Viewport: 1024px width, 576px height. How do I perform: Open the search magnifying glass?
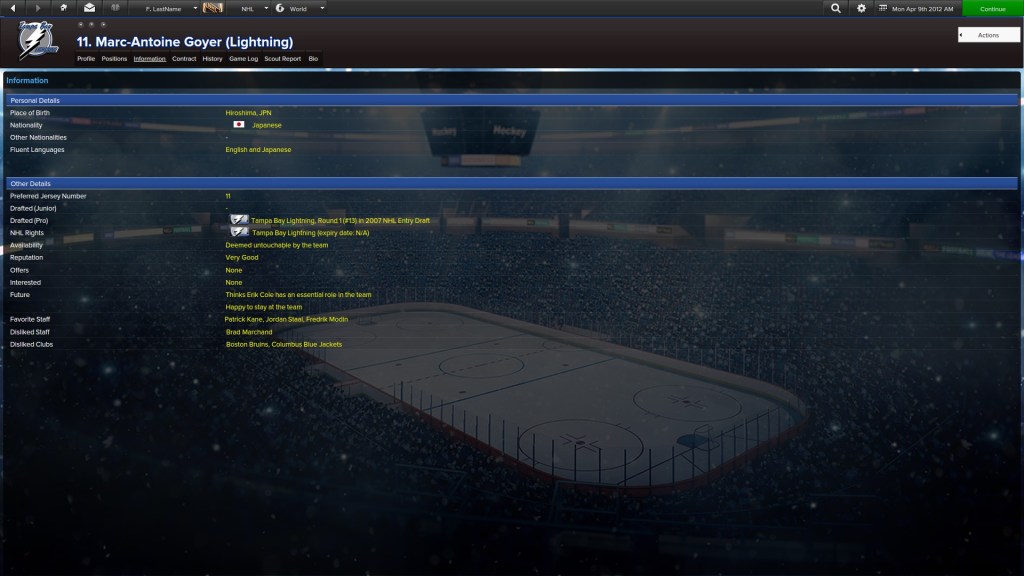click(836, 9)
